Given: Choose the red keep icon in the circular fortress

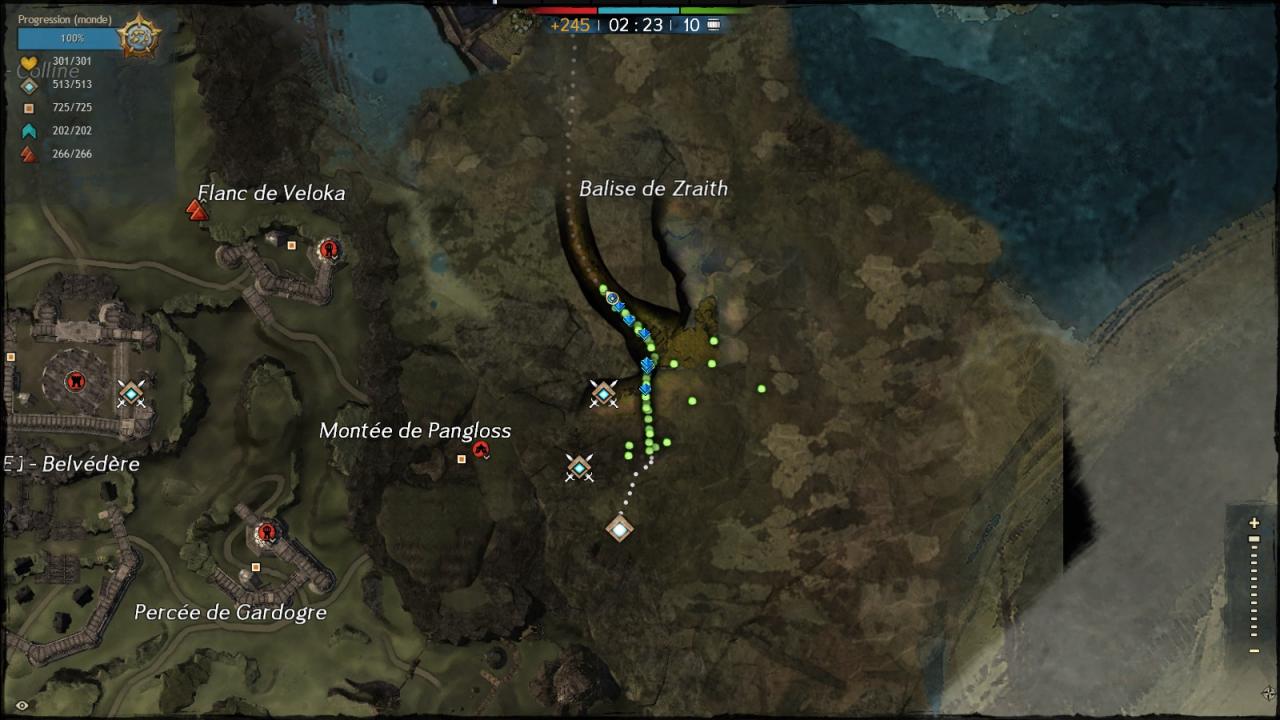Looking at the screenshot, I should click(x=74, y=381).
